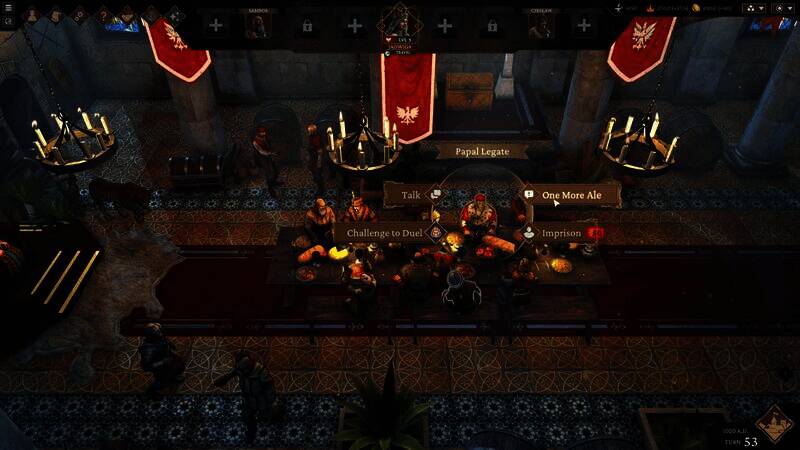Open the question mark help icon
The width and height of the screenshot is (800, 450).
pos(103,16)
